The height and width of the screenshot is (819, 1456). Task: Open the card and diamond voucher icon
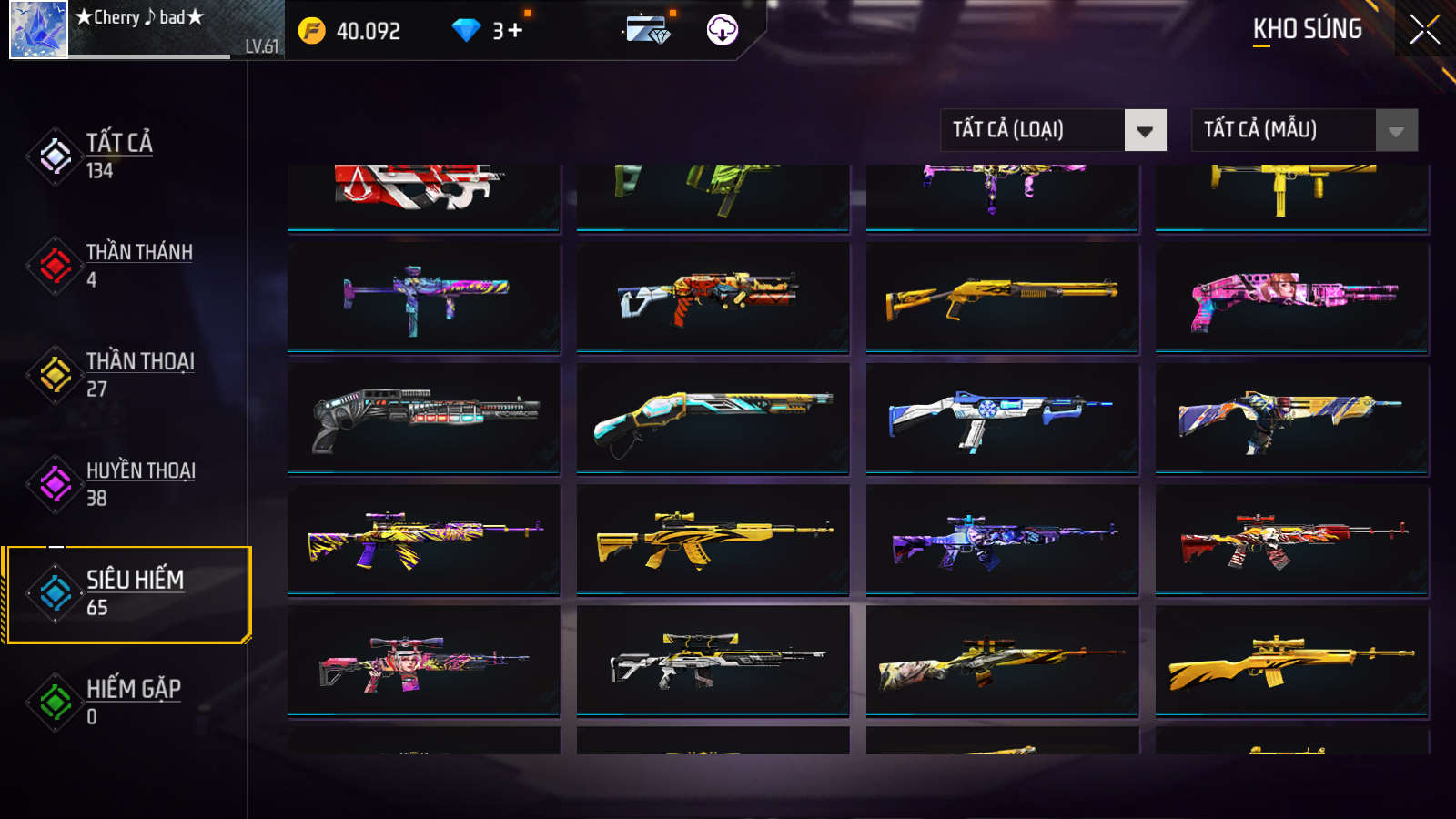(x=648, y=30)
